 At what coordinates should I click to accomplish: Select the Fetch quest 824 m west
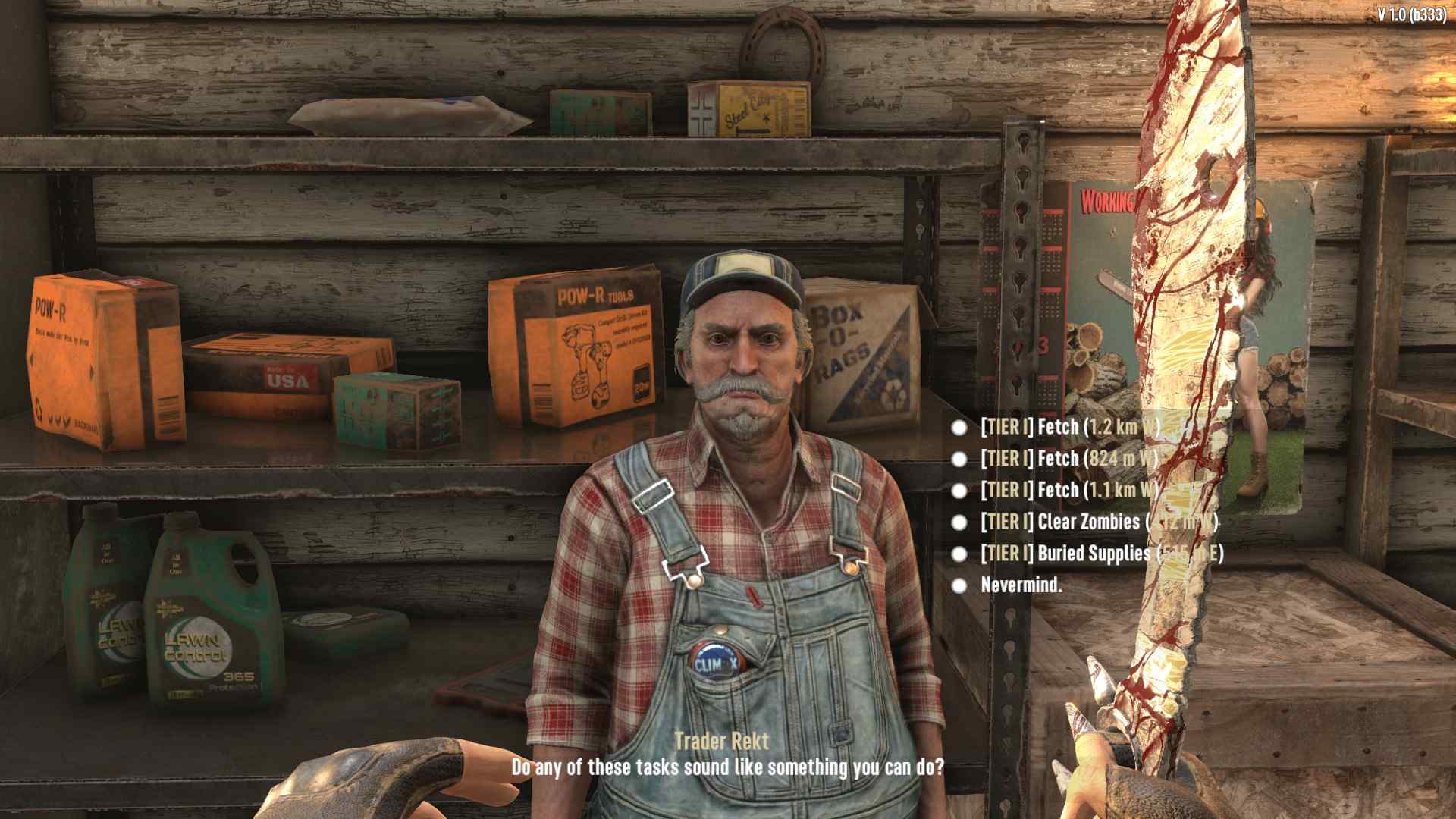point(1069,459)
